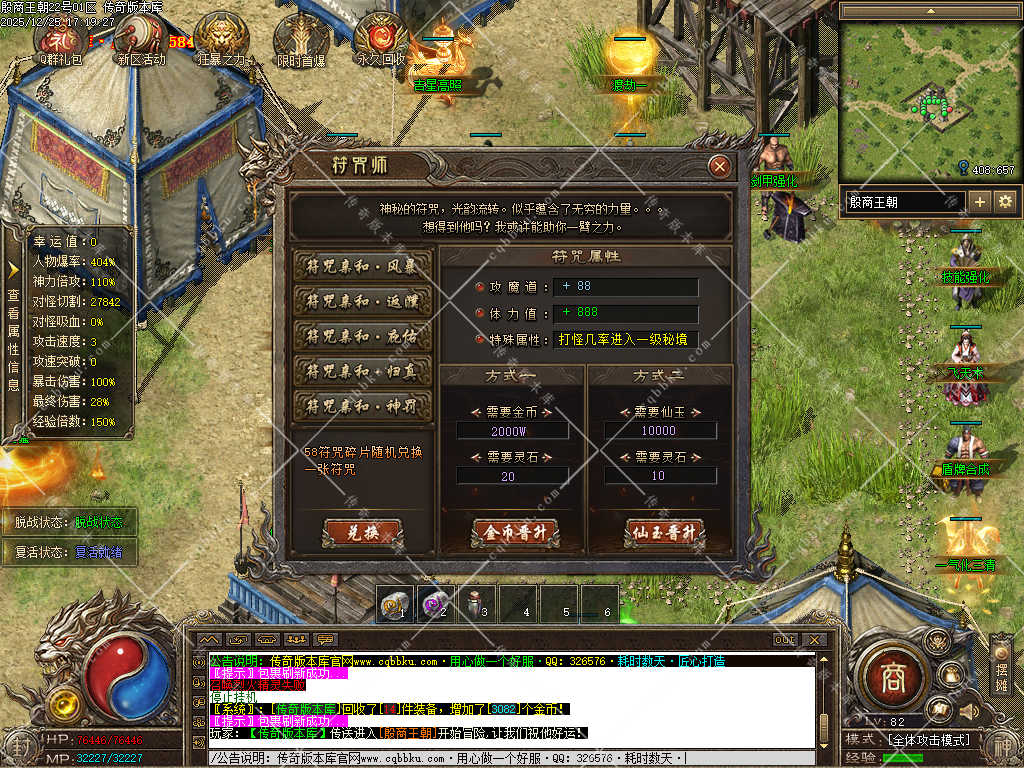Open the gear settings button beside 殷商王朝
Image resolution: width=1024 pixels, height=768 pixels.
(1005, 201)
